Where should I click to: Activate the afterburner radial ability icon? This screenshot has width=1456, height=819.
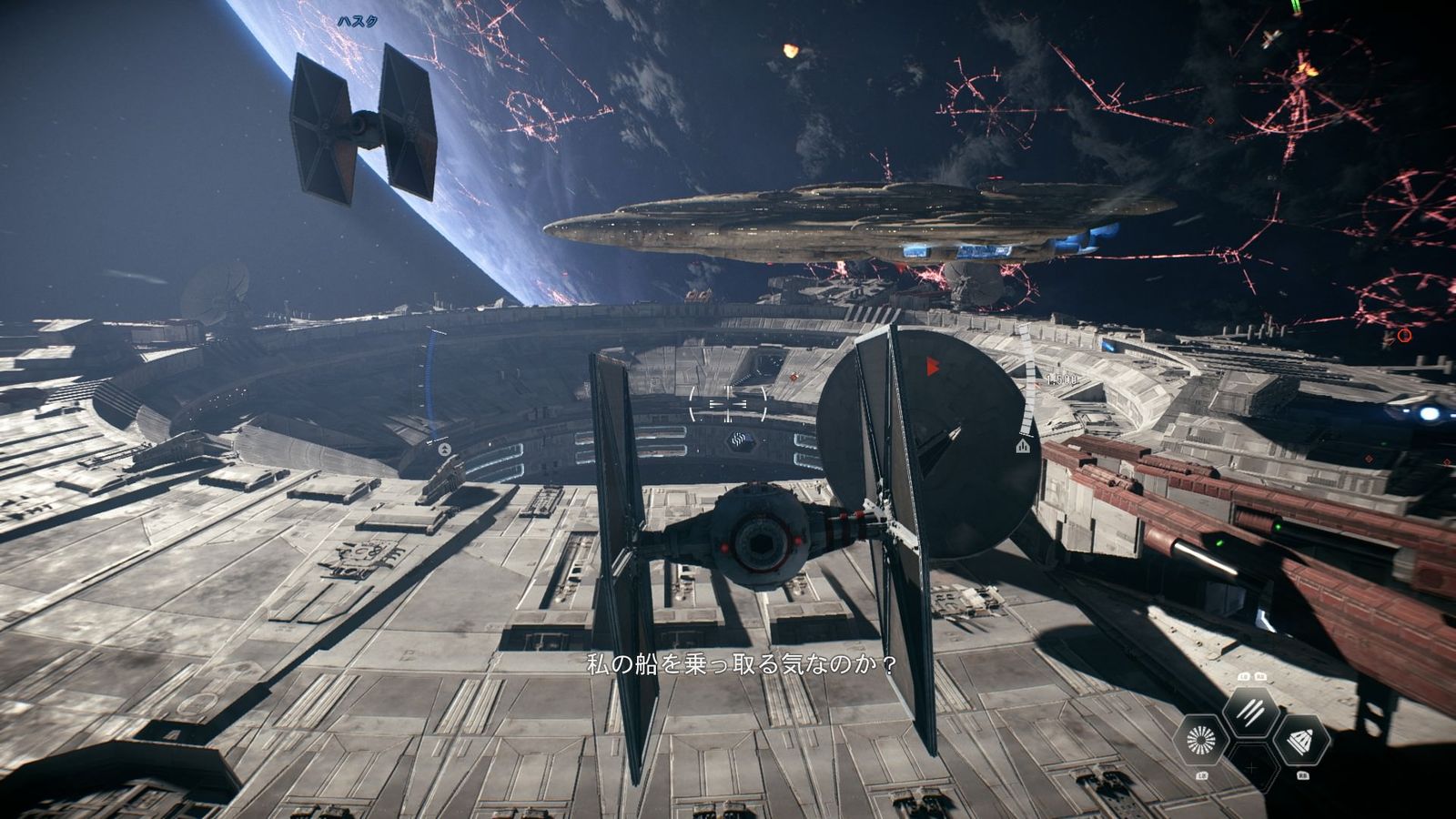[1202, 740]
